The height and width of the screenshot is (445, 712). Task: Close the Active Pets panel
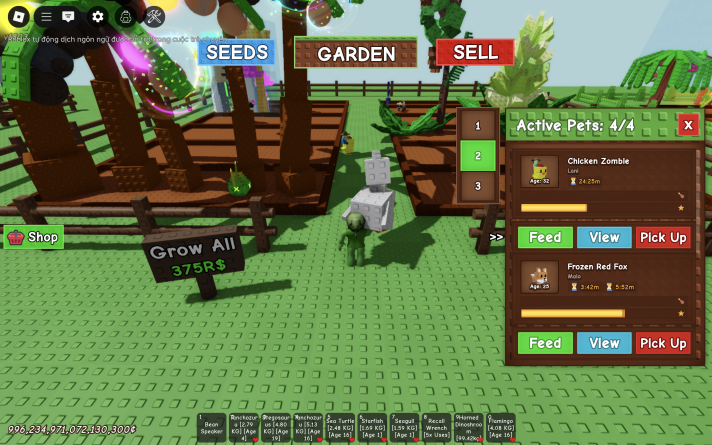tap(687, 124)
